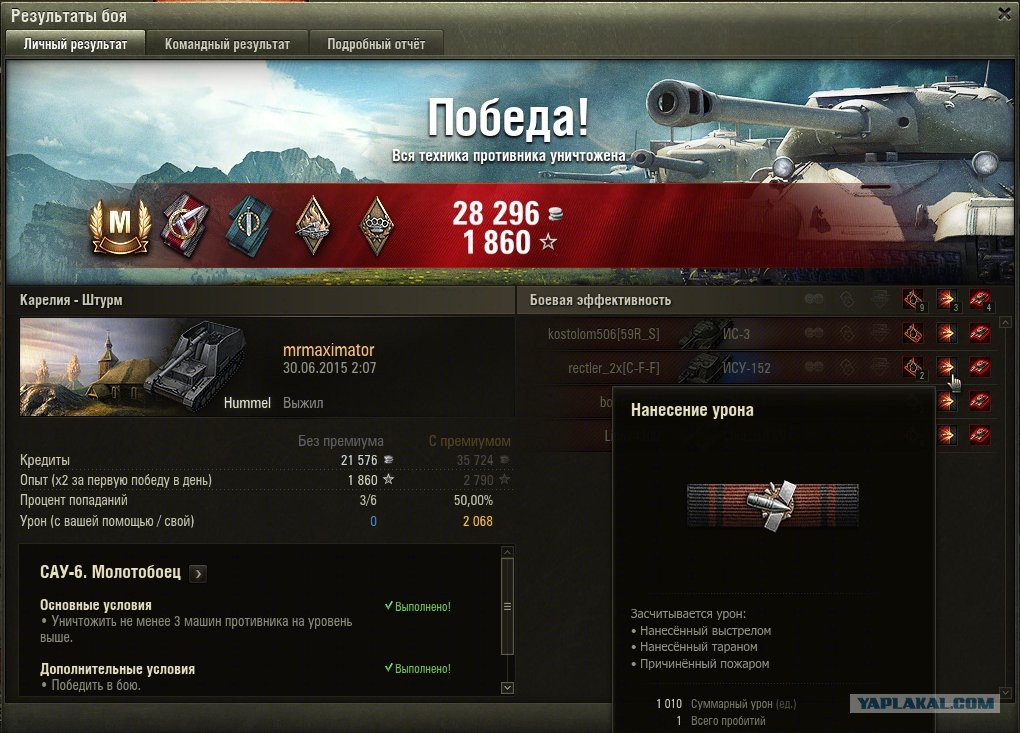Click the mission panel scroll-down arrow
This screenshot has height=733, width=1020.
[x=507, y=688]
